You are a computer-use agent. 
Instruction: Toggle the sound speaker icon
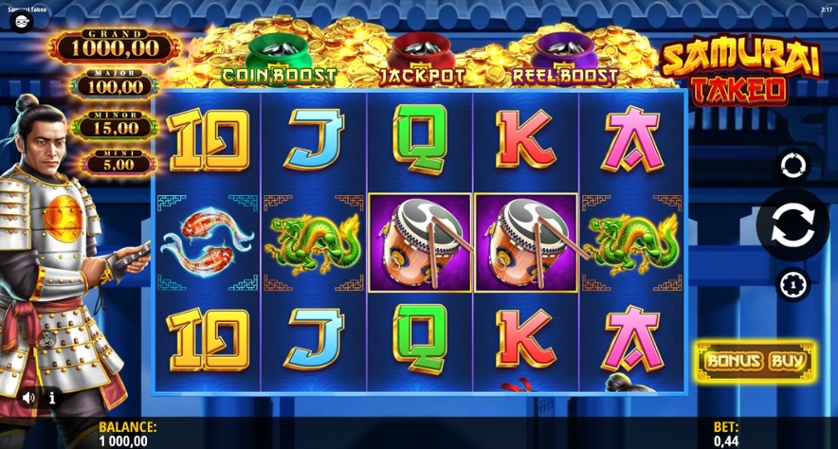coord(28,398)
